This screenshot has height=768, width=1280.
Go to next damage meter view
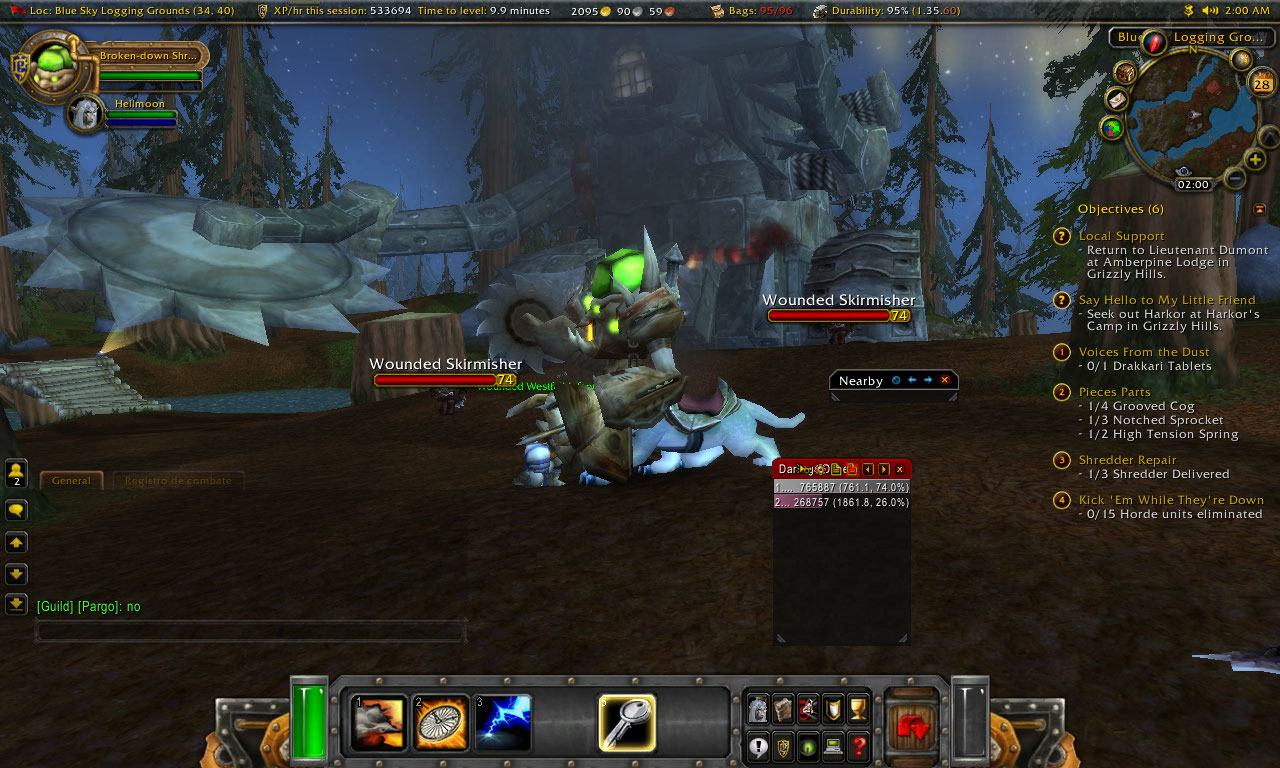coord(884,469)
